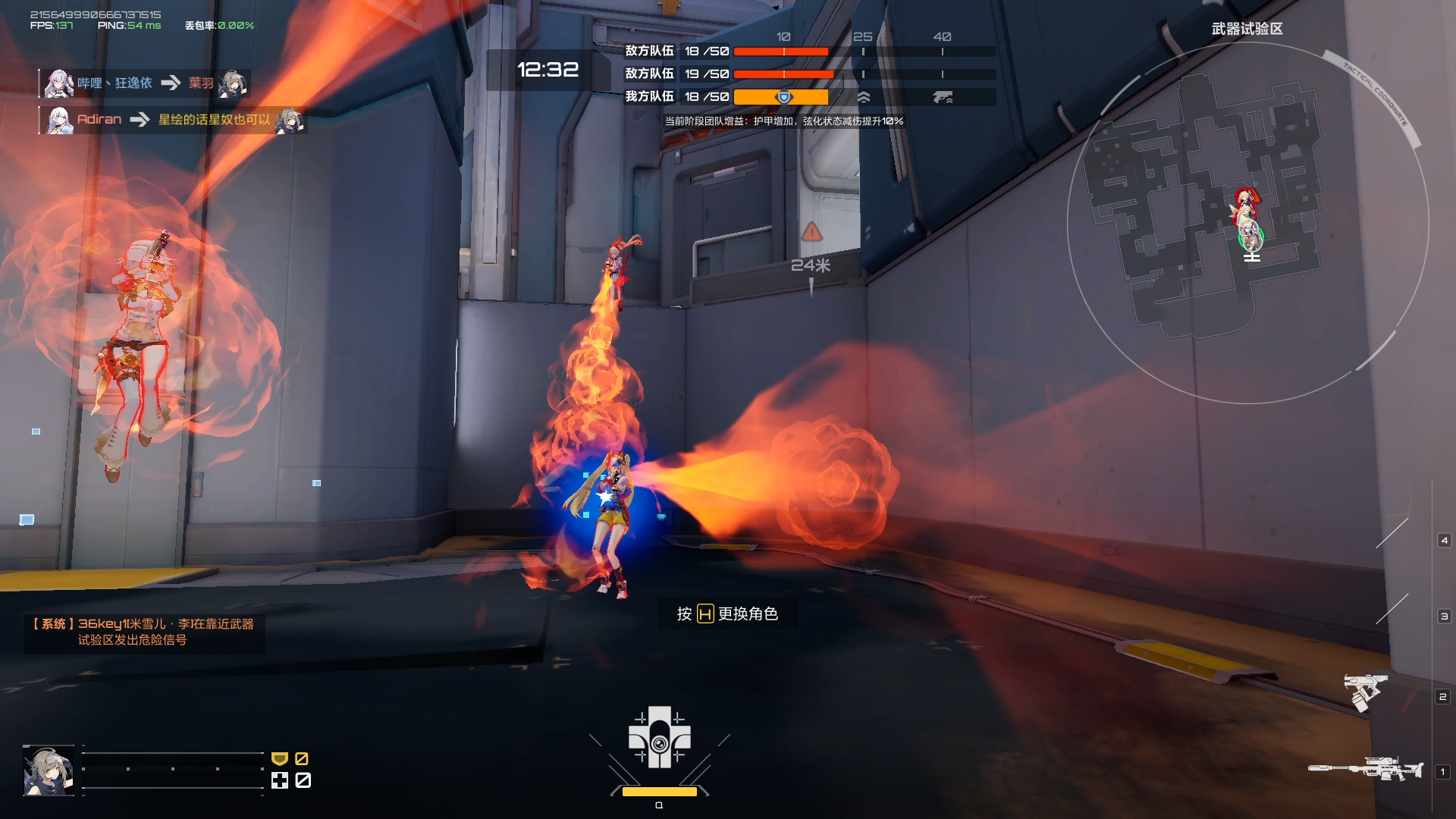This screenshot has height=819, width=1456.
Task: Select the sniper rifle weapon slot
Action: click(1365, 770)
